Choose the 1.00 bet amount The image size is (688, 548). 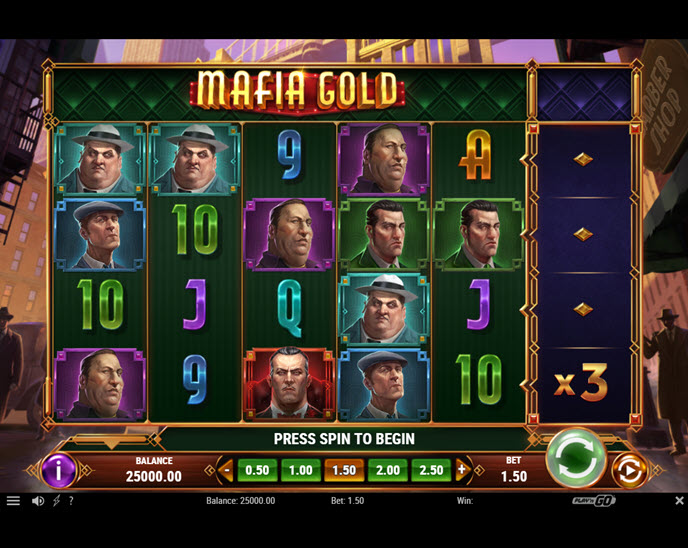[300, 470]
